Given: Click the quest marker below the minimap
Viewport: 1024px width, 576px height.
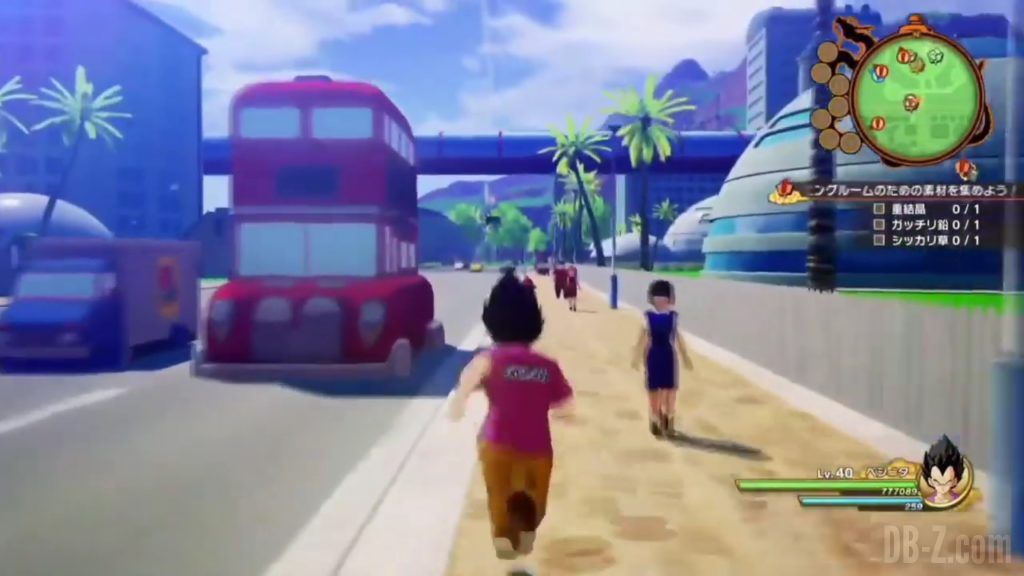Looking at the screenshot, I should [x=966, y=168].
